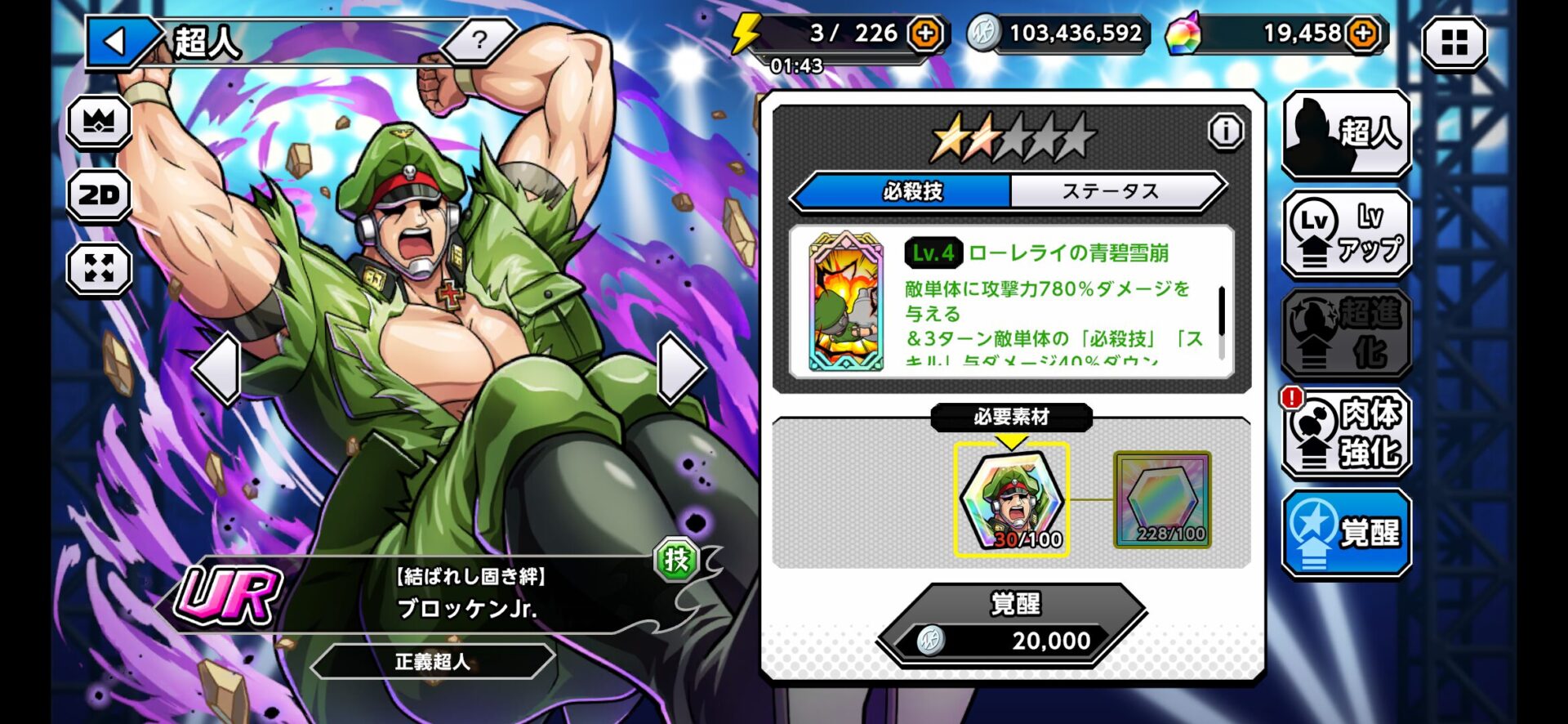Viewport: 1568px width, 724px height.
Task: Open the grid main menu
Action: click(1454, 42)
